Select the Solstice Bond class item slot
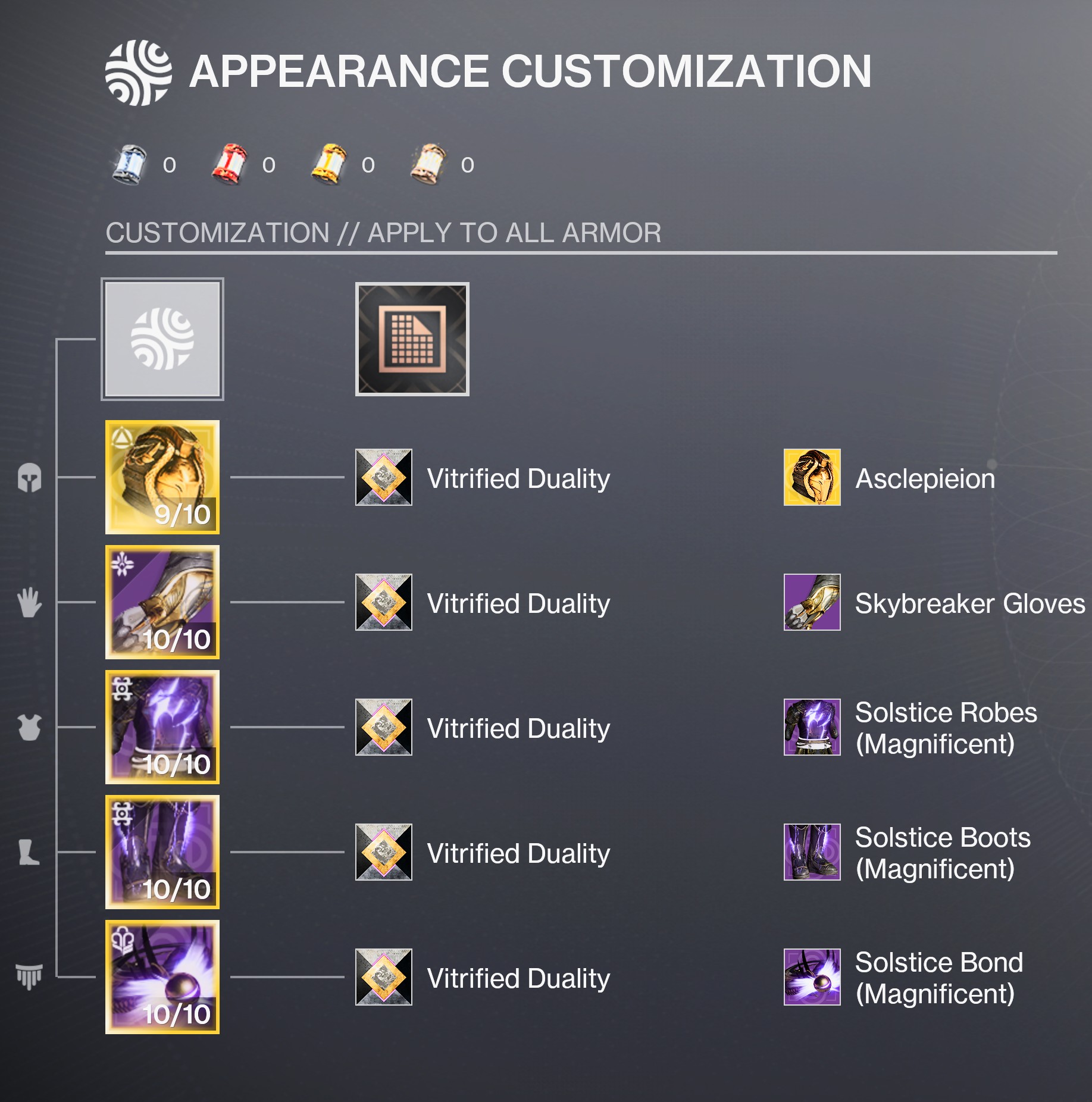 point(162,977)
